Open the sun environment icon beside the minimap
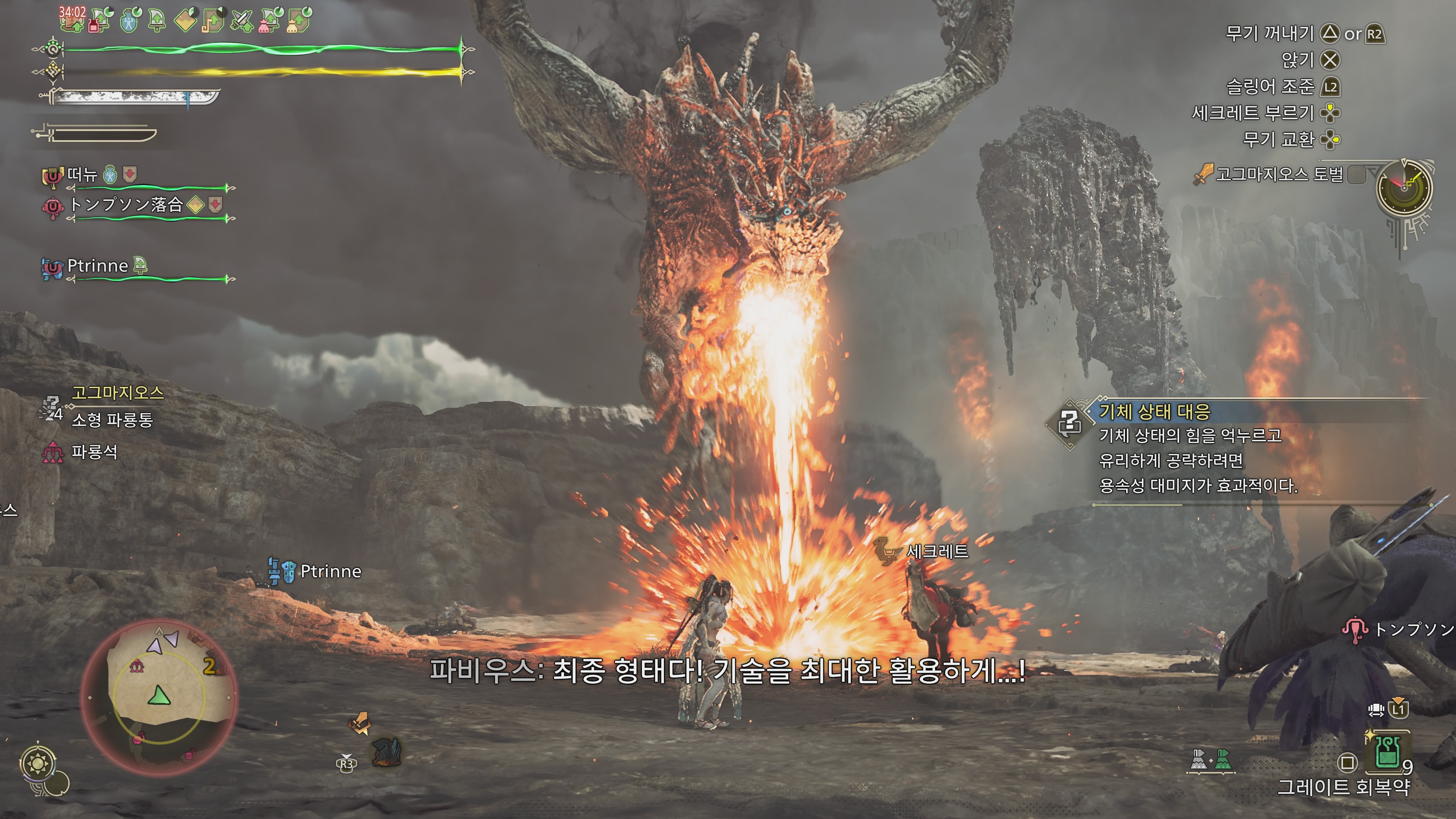Viewport: 1456px width, 819px height. (38, 764)
